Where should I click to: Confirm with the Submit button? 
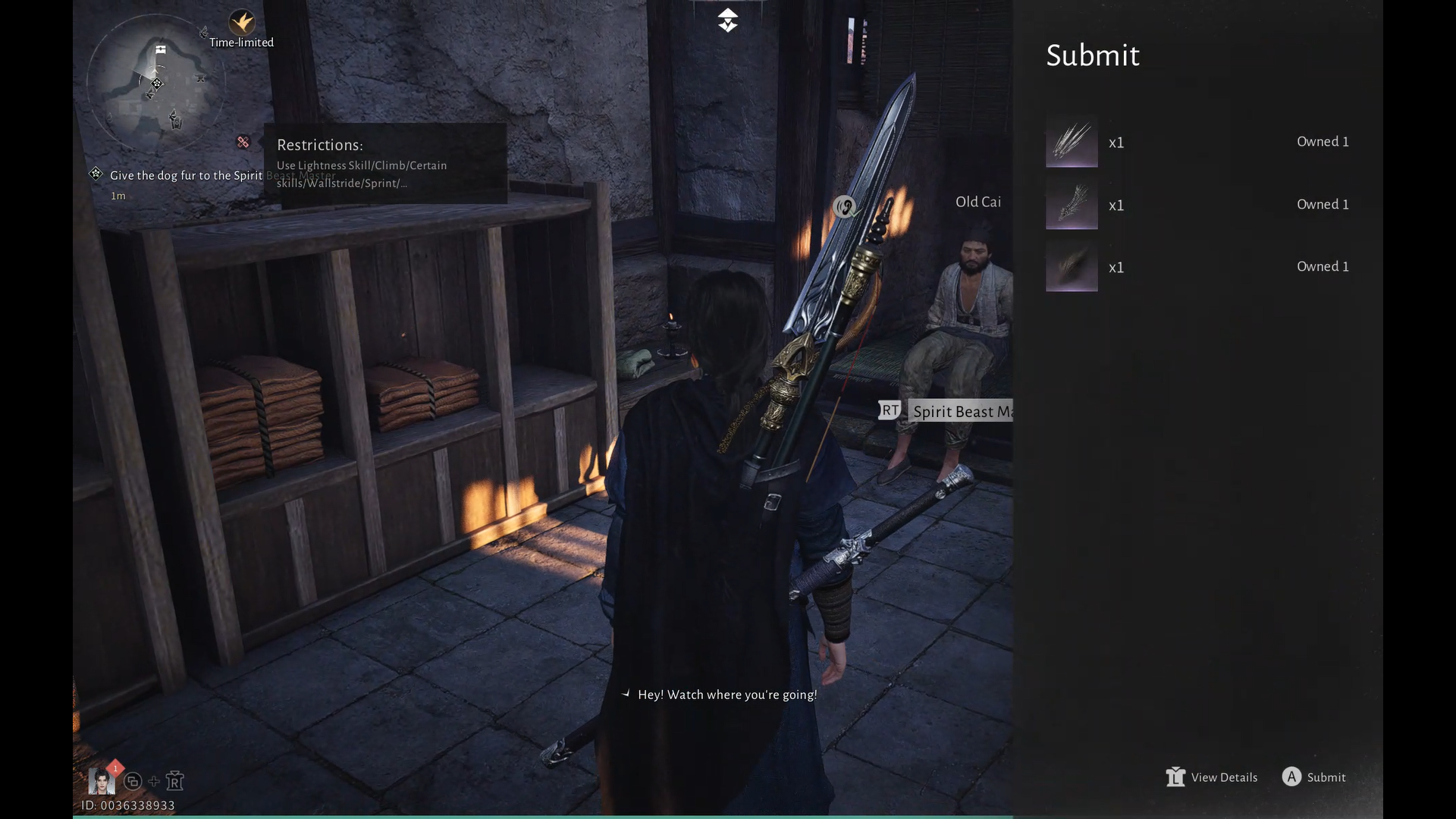[1314, 777]
